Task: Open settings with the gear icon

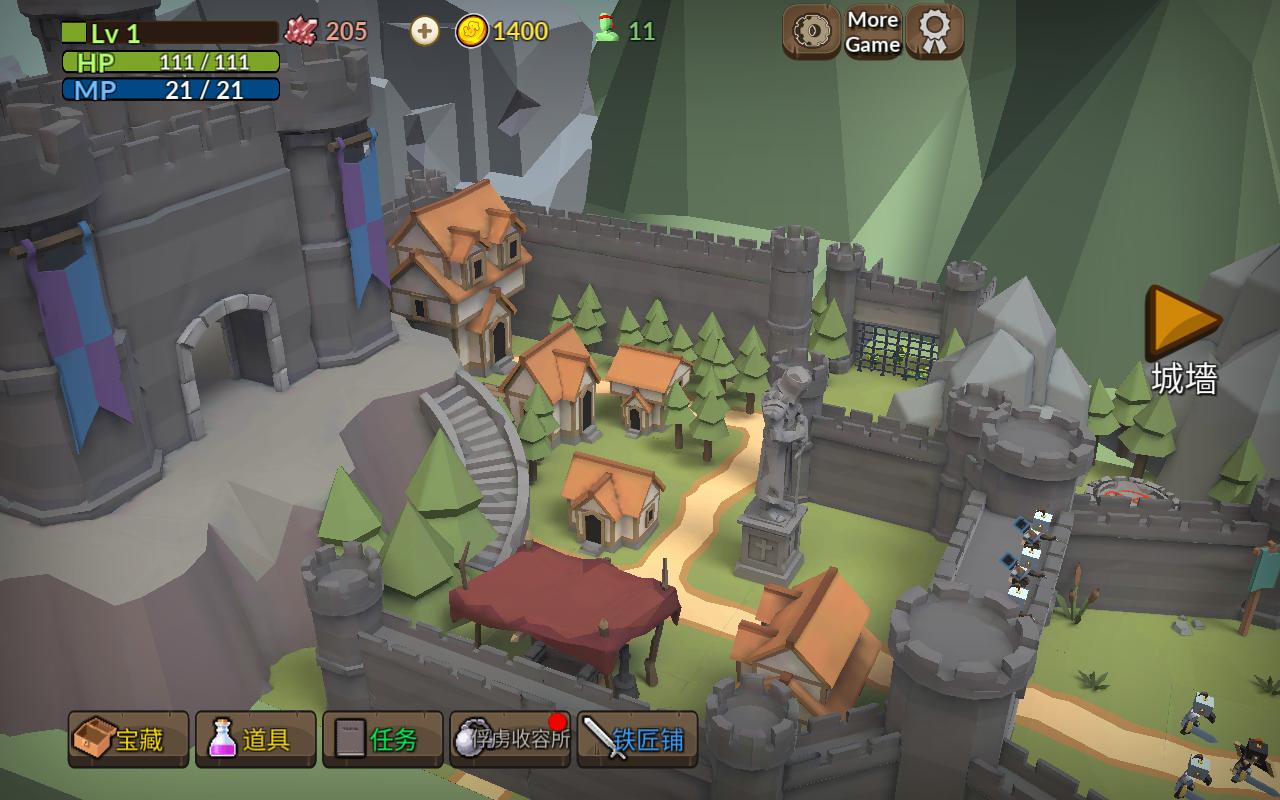Action: [x=811, y=32]
